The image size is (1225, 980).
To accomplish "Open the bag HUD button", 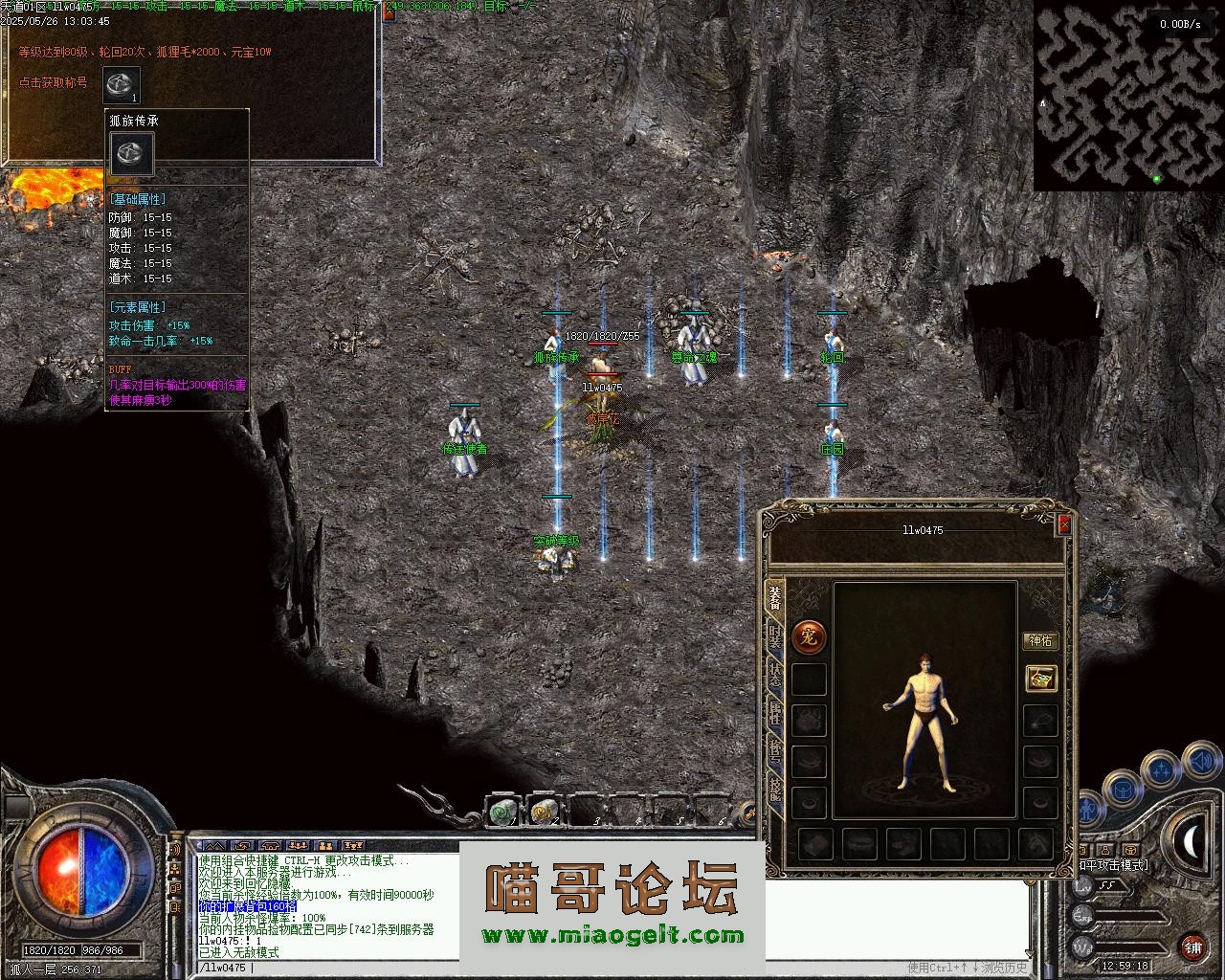I will [1123, 790].
